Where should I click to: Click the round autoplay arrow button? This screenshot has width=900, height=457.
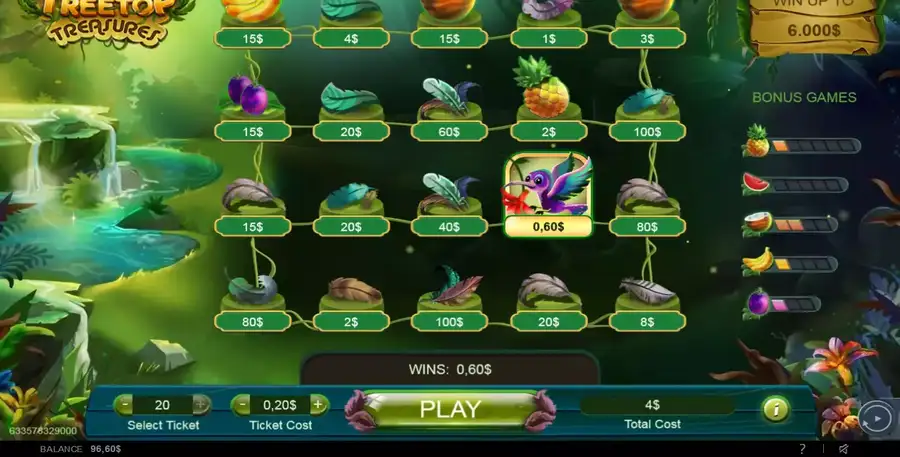click(x=875, y=418)
